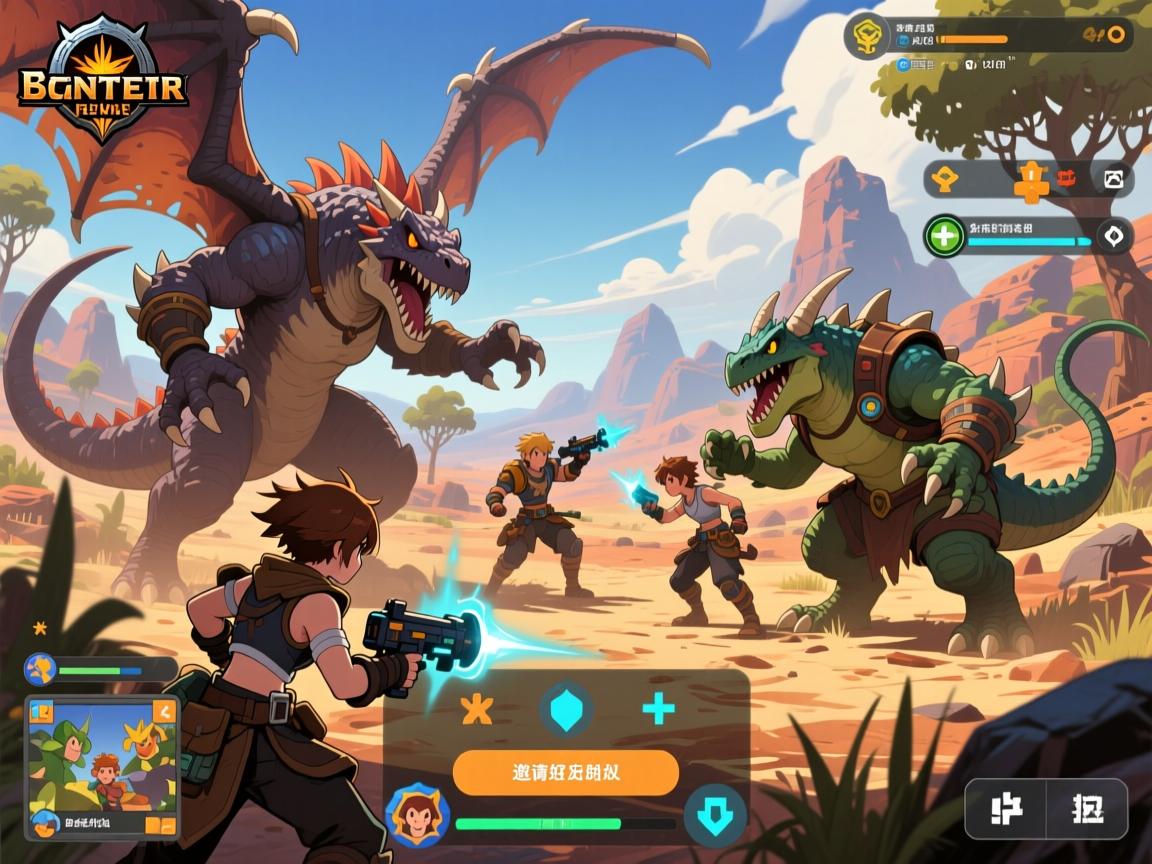The width and height of the screenshot is (1152, 864).
Task: Select the white diamond icon beside the cyan bar
Action: click(1113, 237)
